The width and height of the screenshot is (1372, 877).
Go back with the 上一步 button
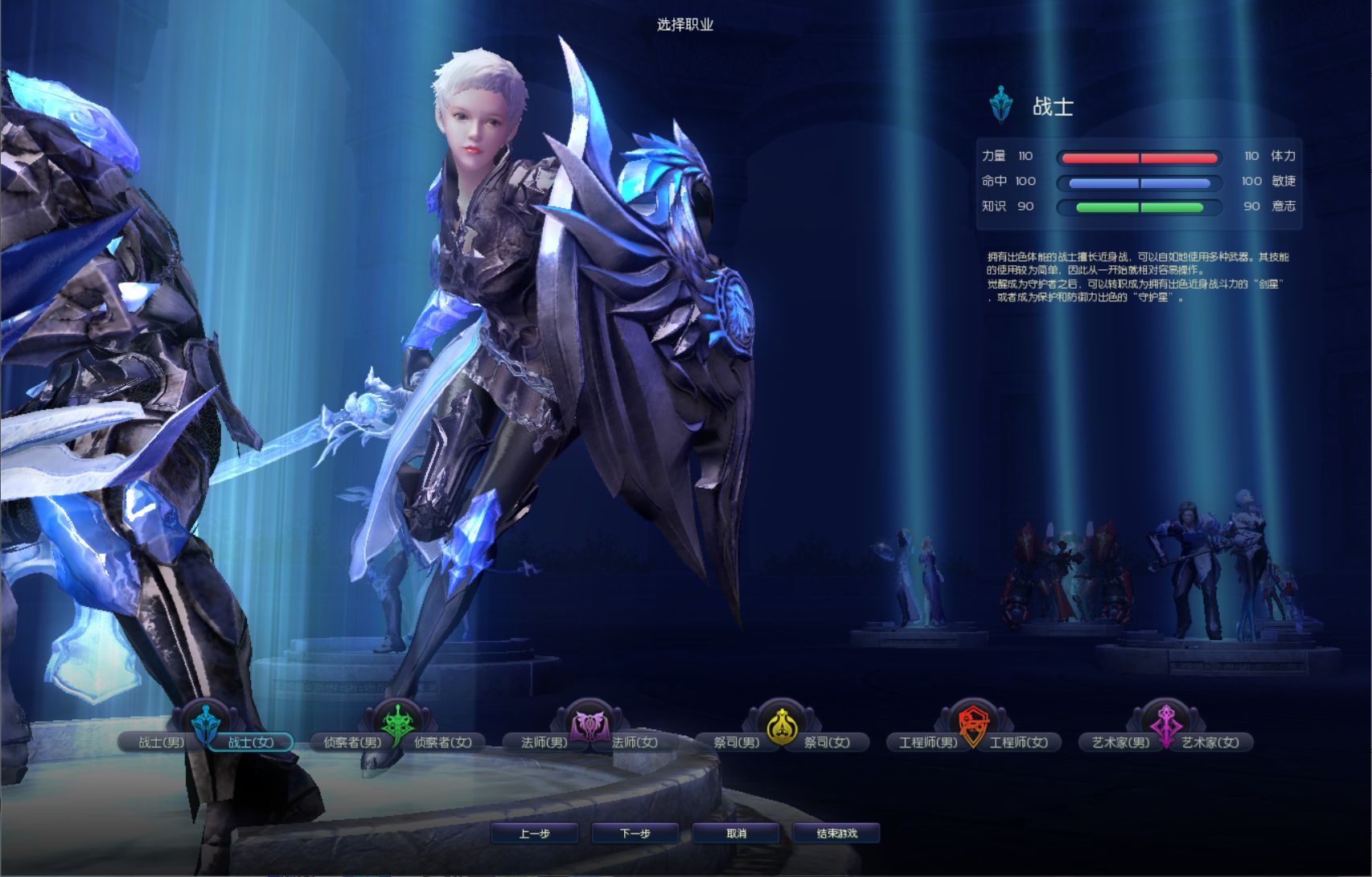535,834
